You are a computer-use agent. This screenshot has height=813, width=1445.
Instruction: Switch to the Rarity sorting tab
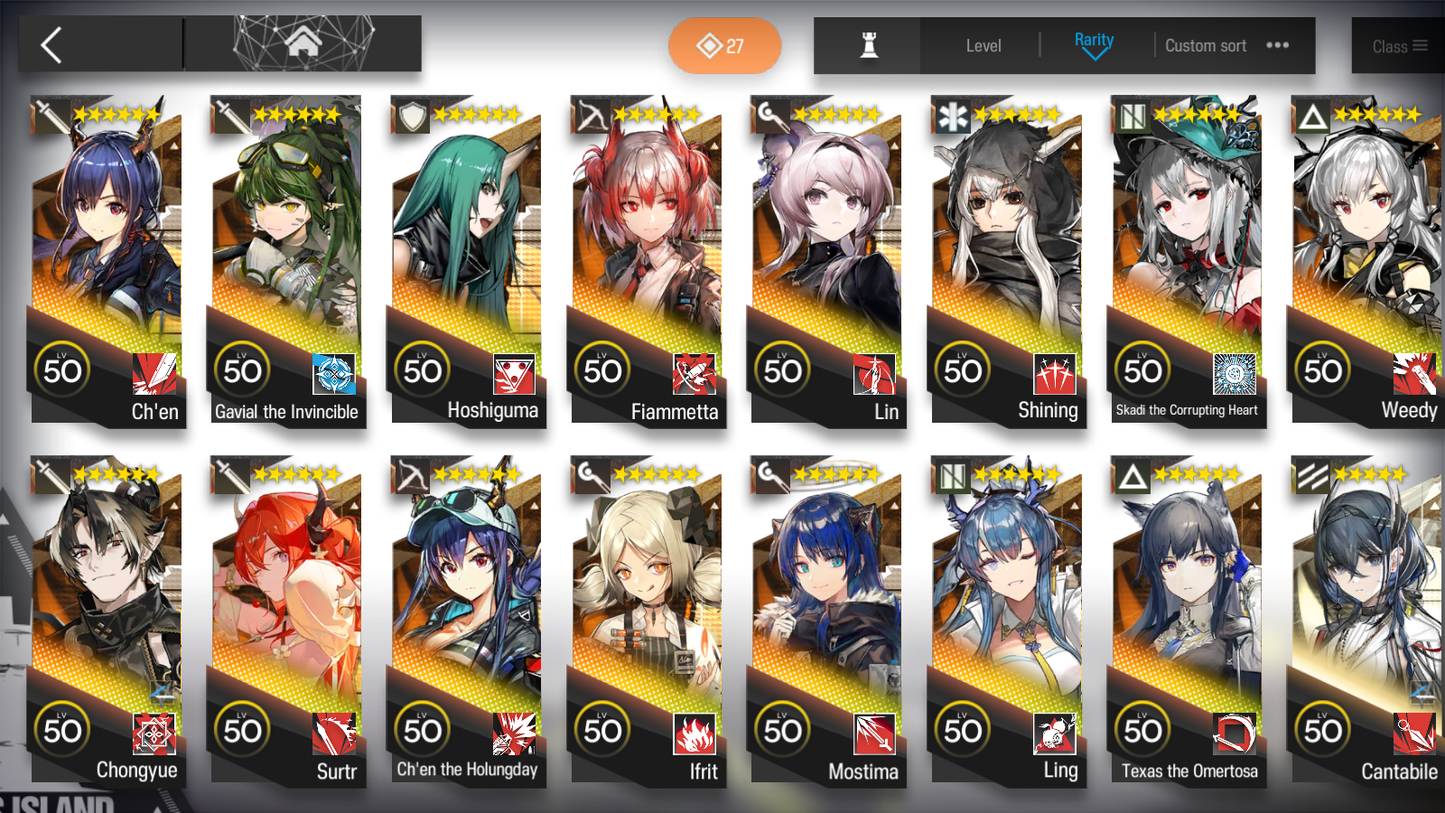click(x=1095, y=39)
